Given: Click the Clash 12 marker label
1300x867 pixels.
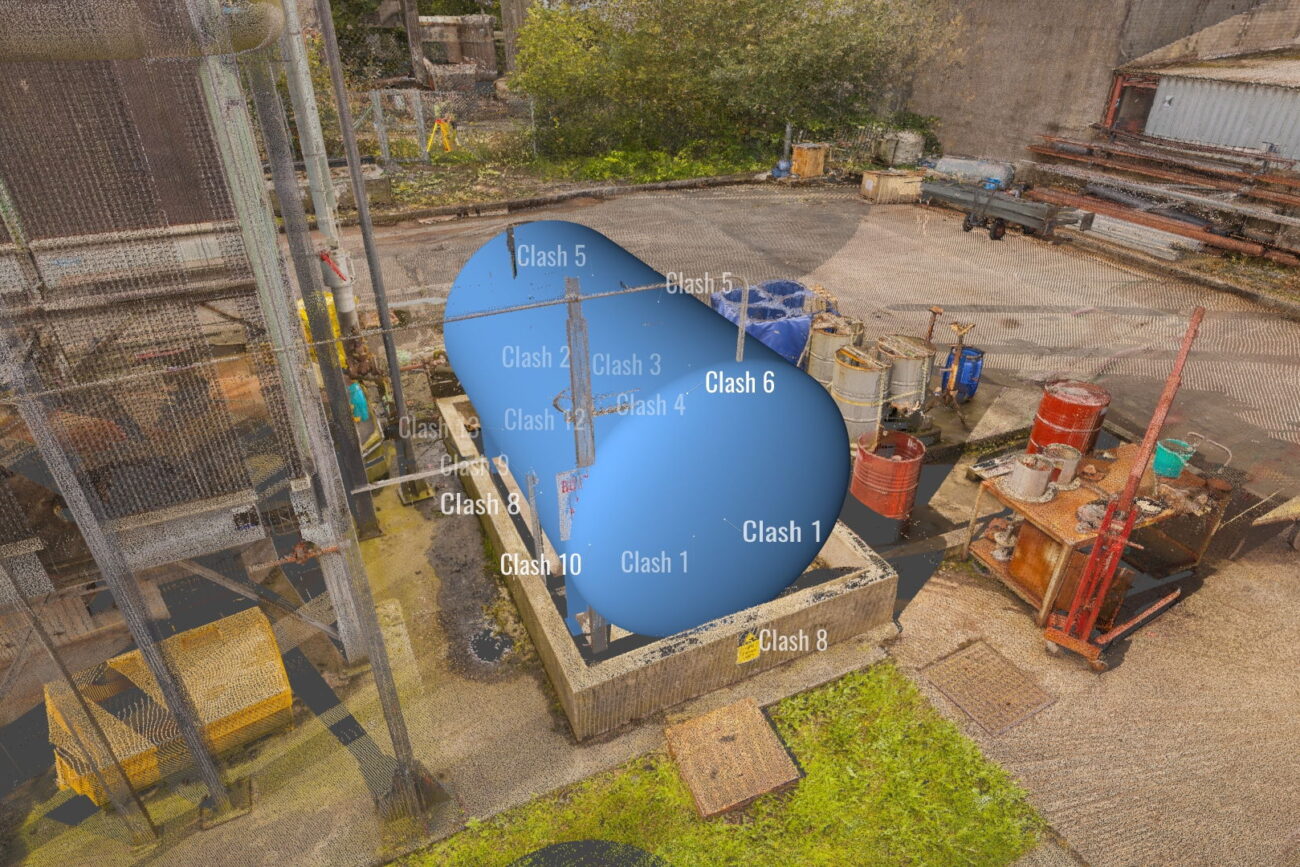Looking at the screenshot, I should pos(544,420).
